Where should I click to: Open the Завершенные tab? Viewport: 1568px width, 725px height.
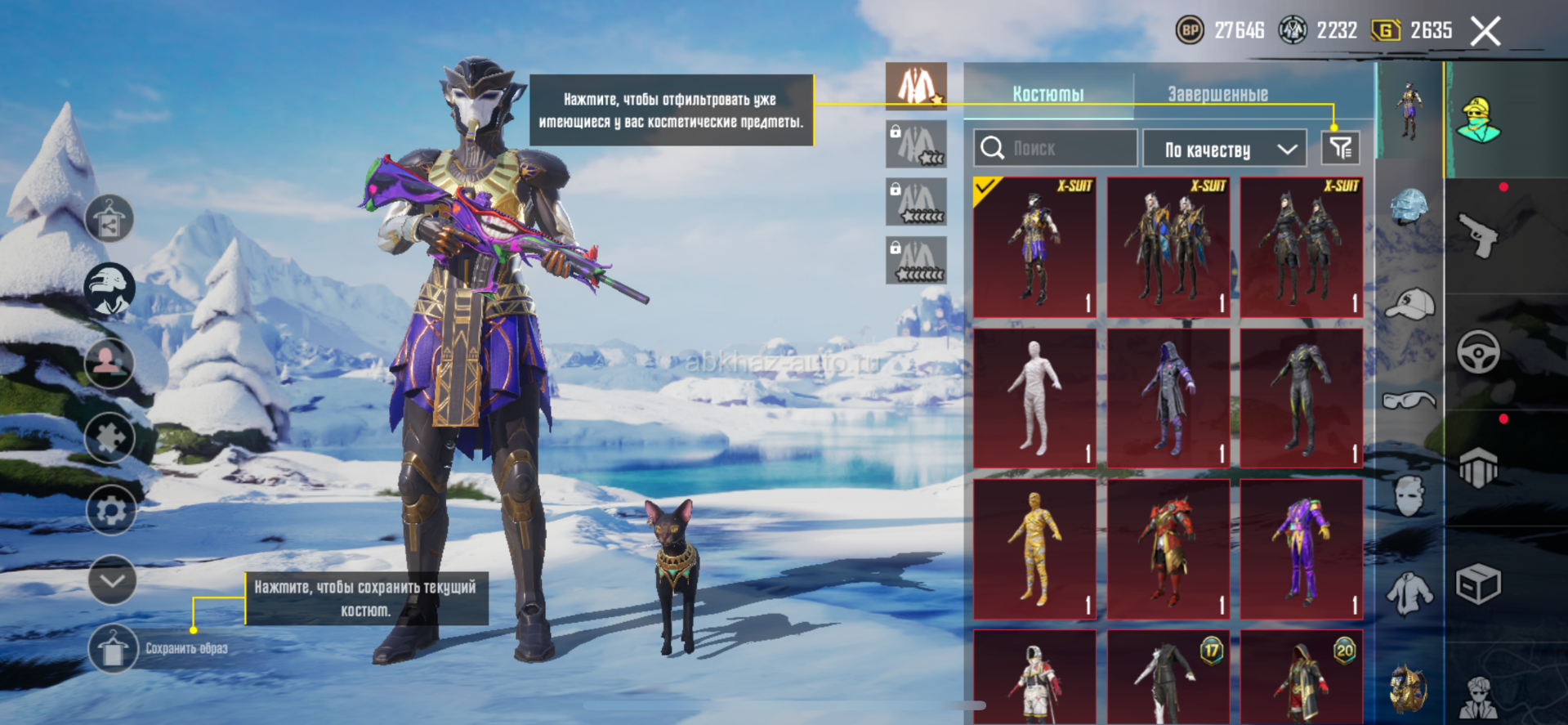point(1217,94)
